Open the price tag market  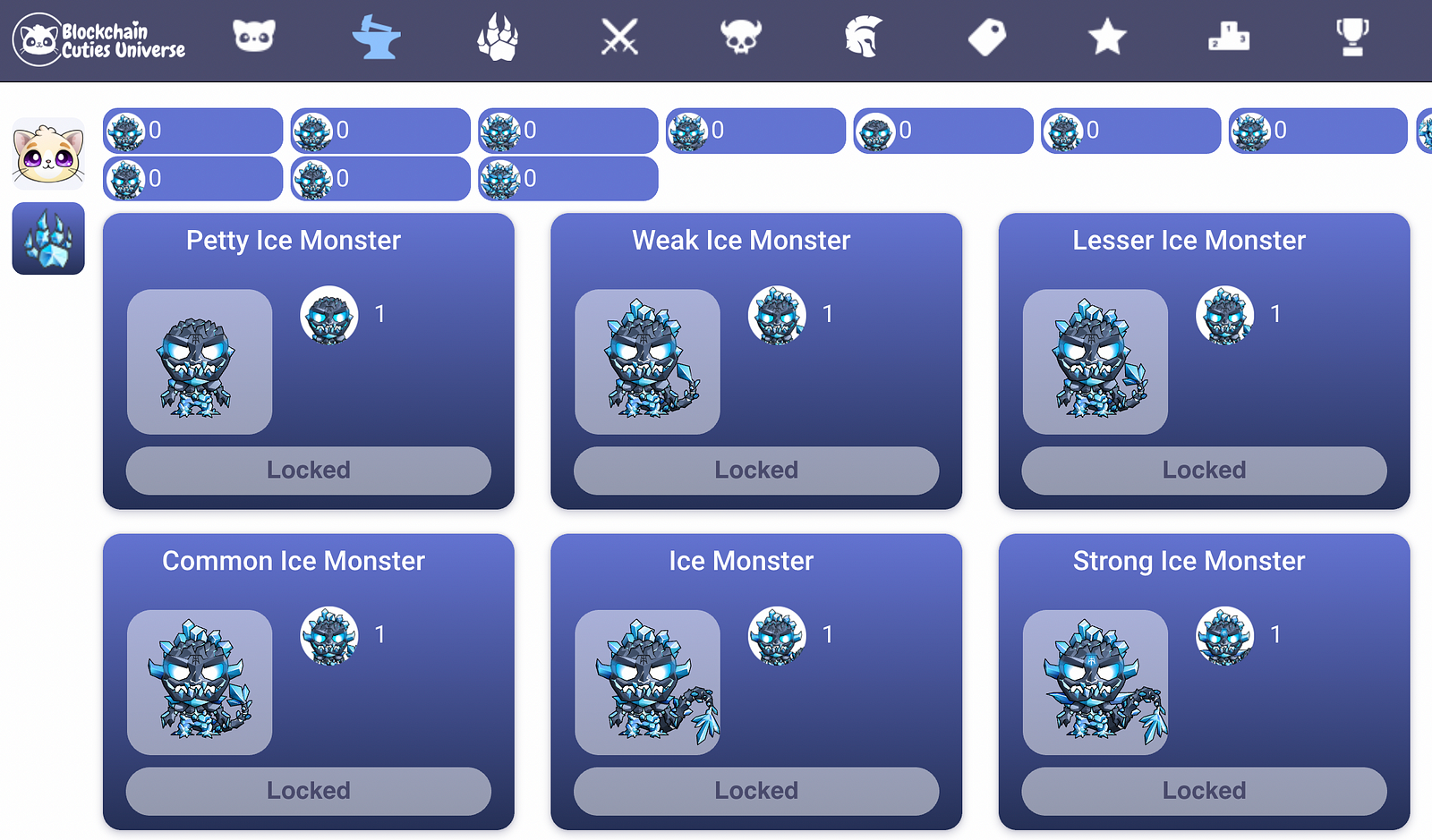[986, 38]
